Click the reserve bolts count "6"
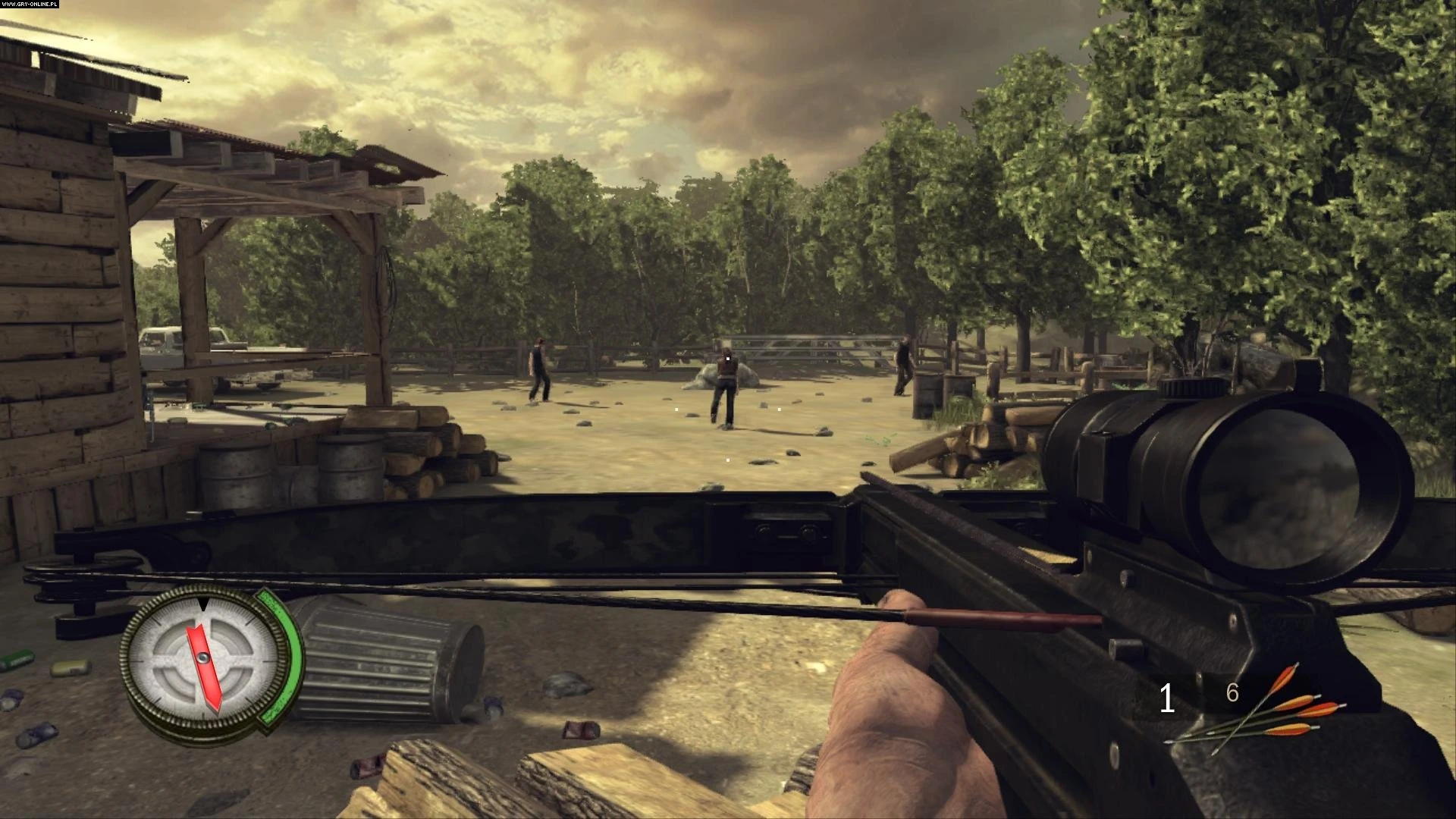The width and height of the screenshot is (1456, 819). point(1232,692)
